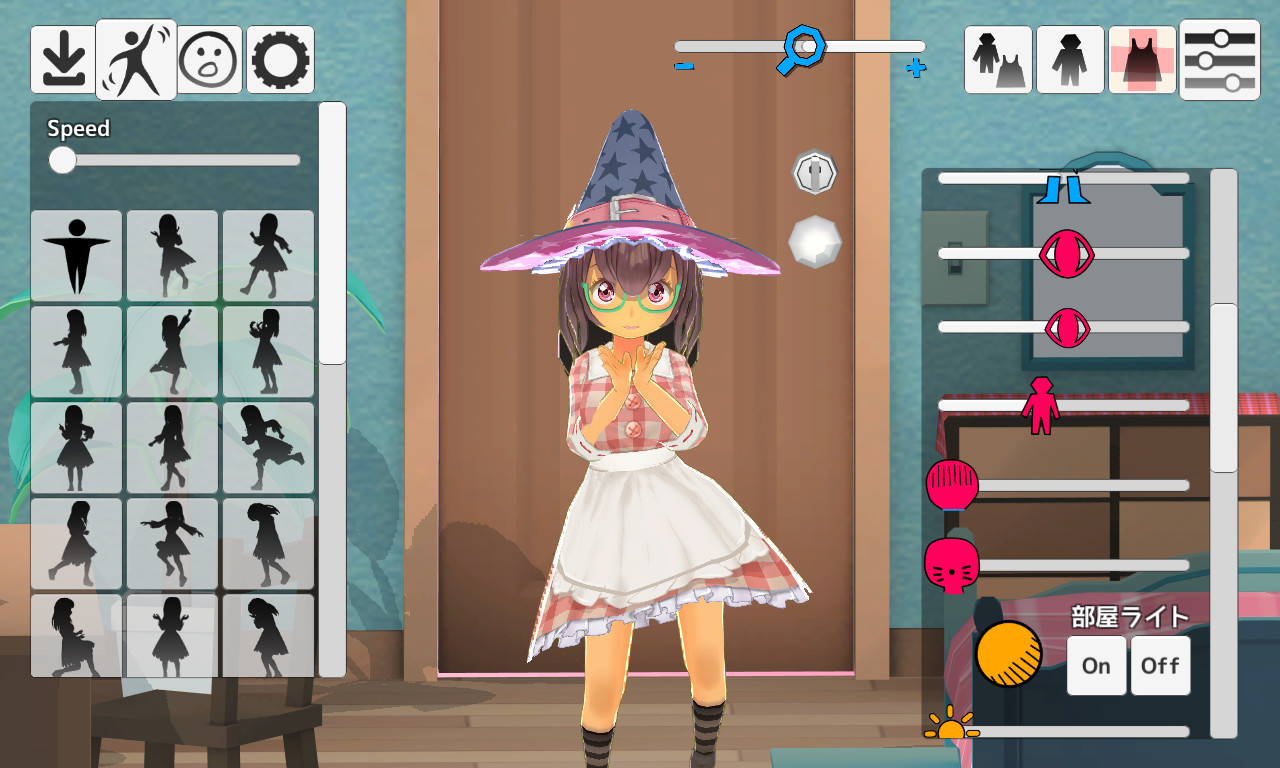
Task: Turn Off the room light
Action: 1160,665
